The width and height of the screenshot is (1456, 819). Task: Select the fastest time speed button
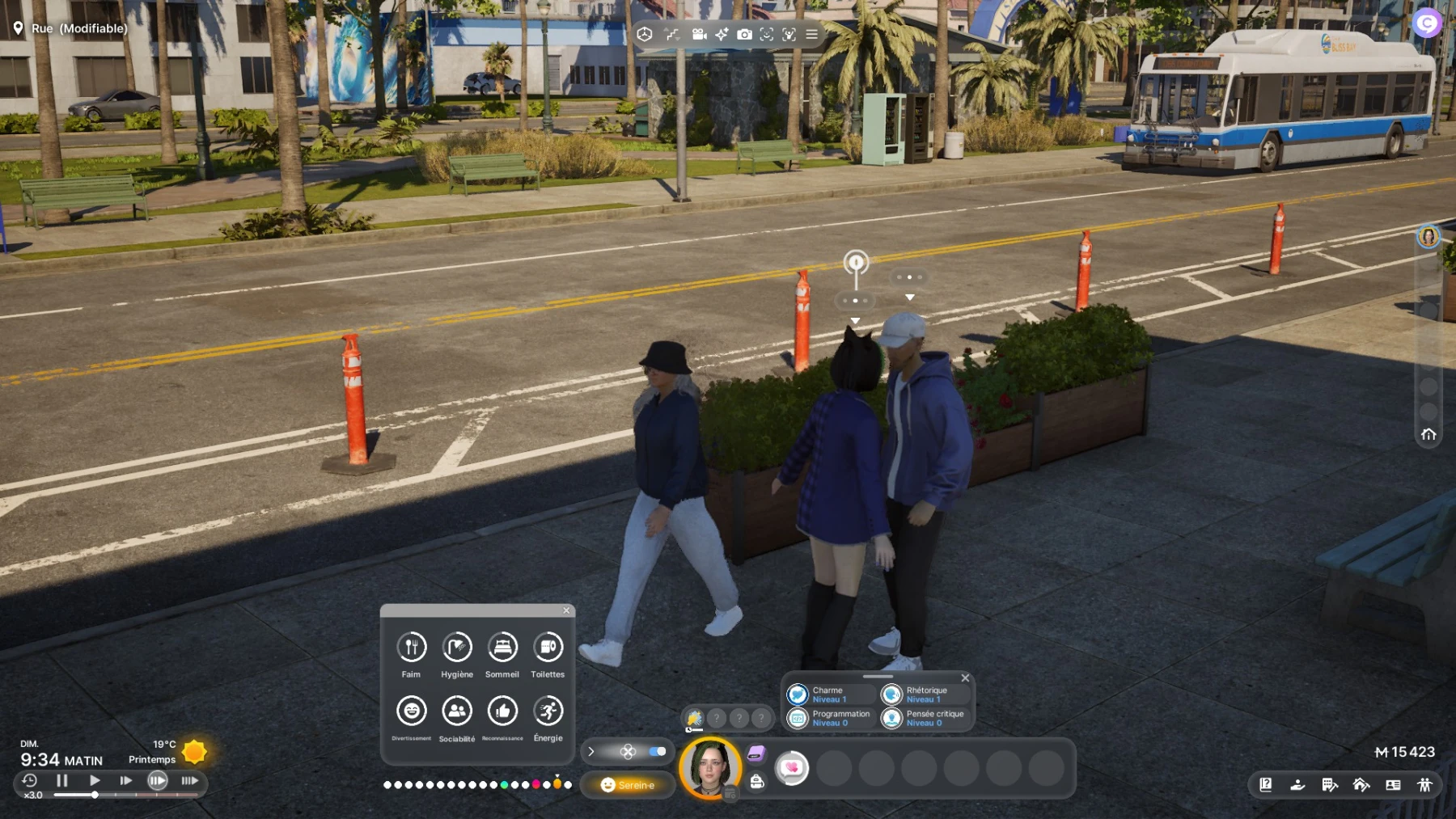click(x=189, y=781)
